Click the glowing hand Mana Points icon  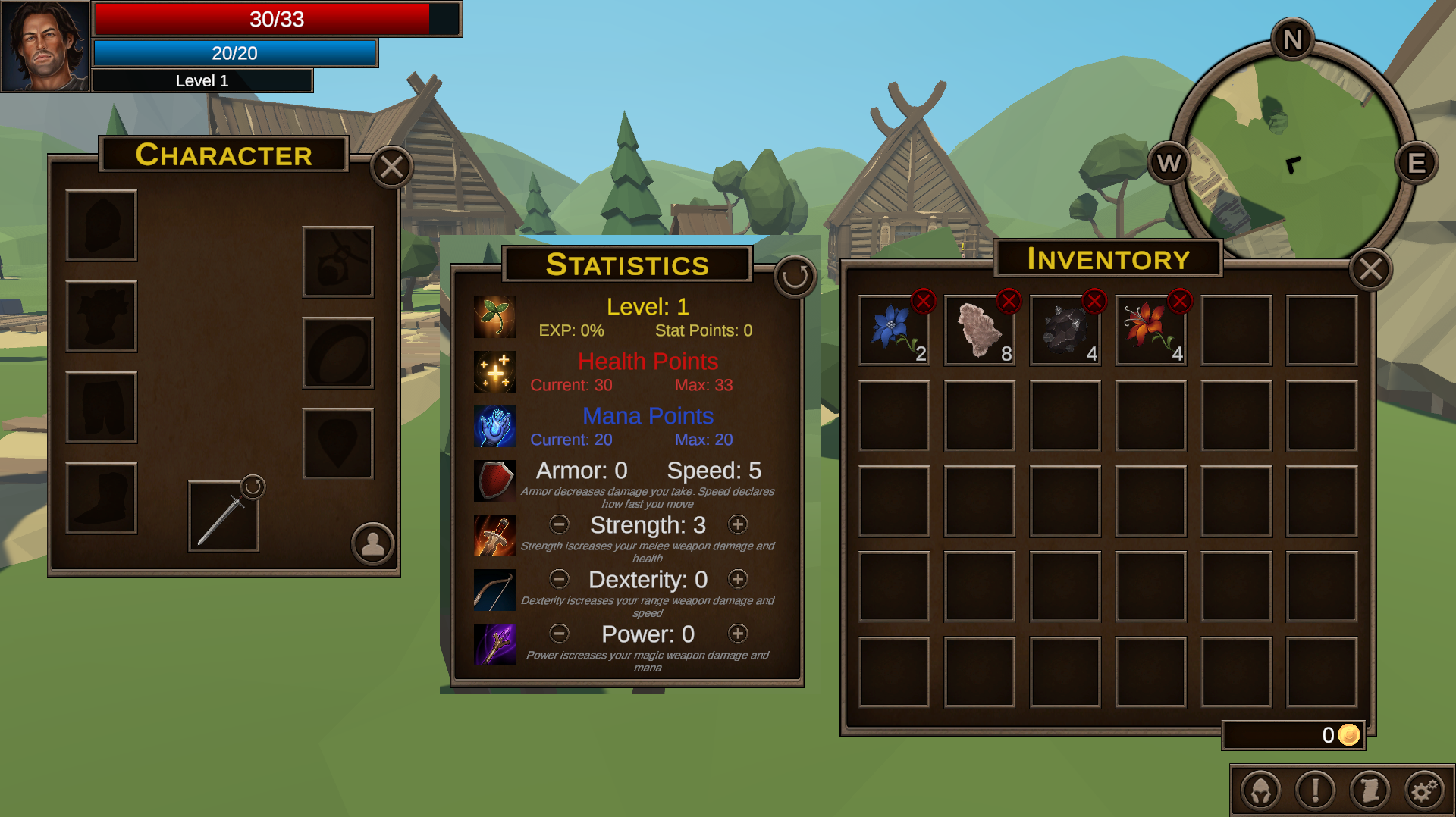point(494,425)
